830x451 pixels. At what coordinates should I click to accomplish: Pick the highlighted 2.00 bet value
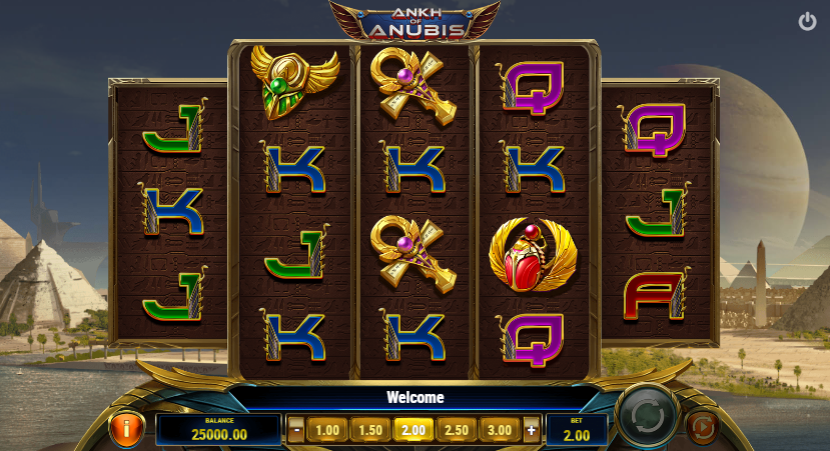click(413, 430)
